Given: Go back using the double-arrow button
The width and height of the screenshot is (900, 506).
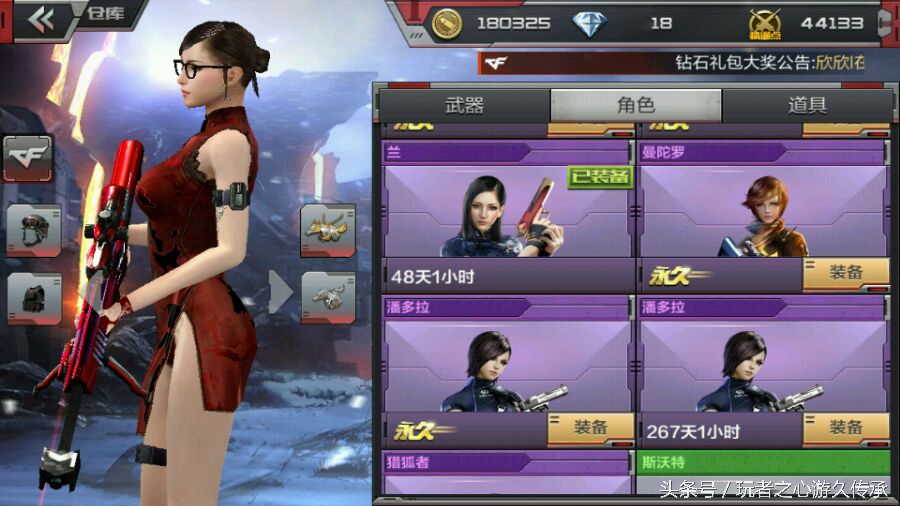Looking at the screenshot, I should tap(41, 20).
